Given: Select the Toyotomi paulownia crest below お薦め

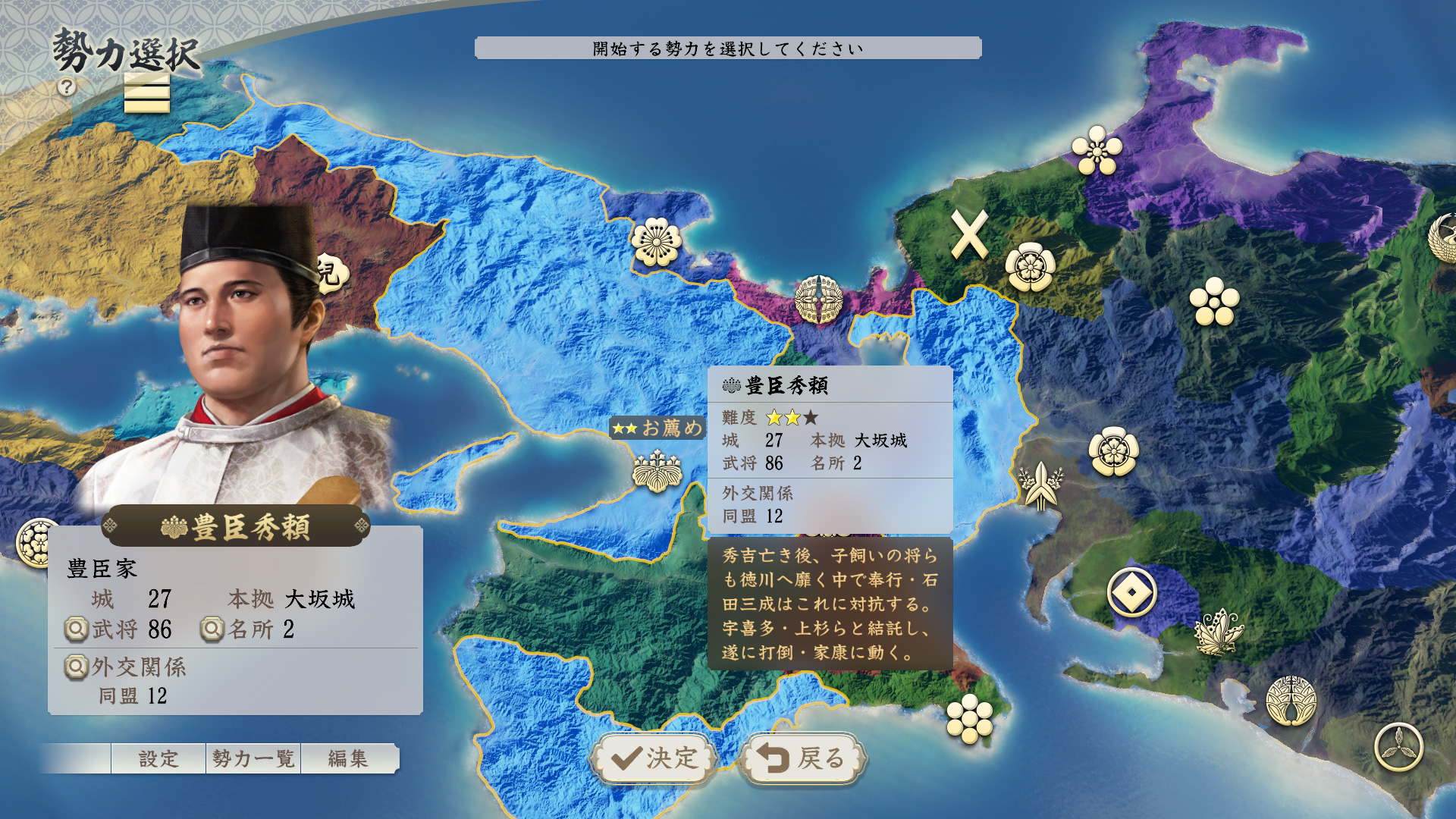Looking at the screenshot, I should [x=657, y=471].
